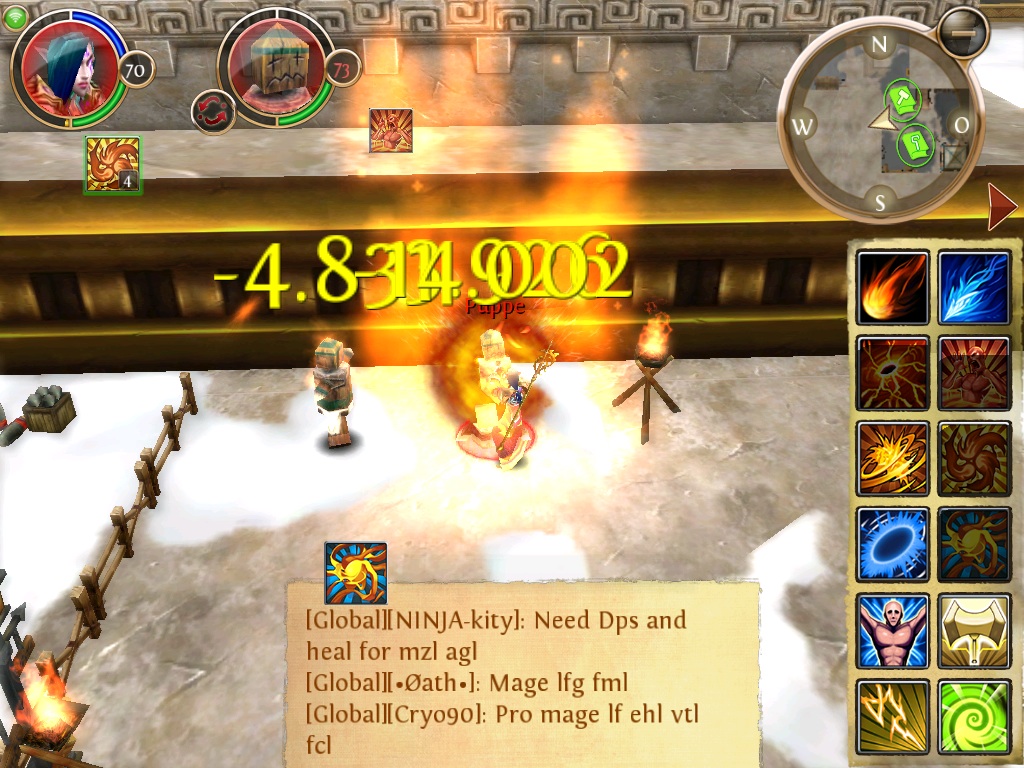Click the player character portrait
This screenshot has width=1024, height=768.
70,68
